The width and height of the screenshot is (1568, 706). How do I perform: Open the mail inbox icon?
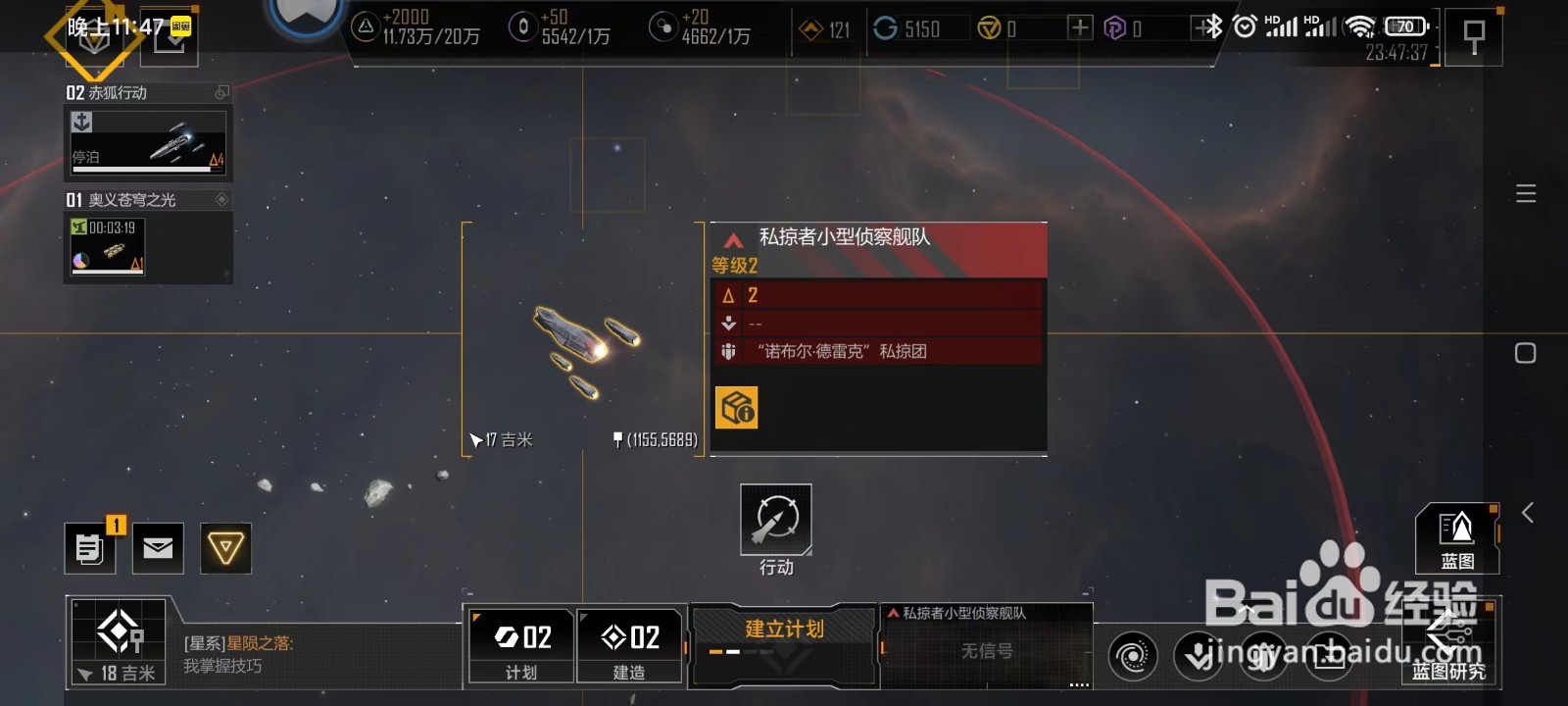pos(158,548)
